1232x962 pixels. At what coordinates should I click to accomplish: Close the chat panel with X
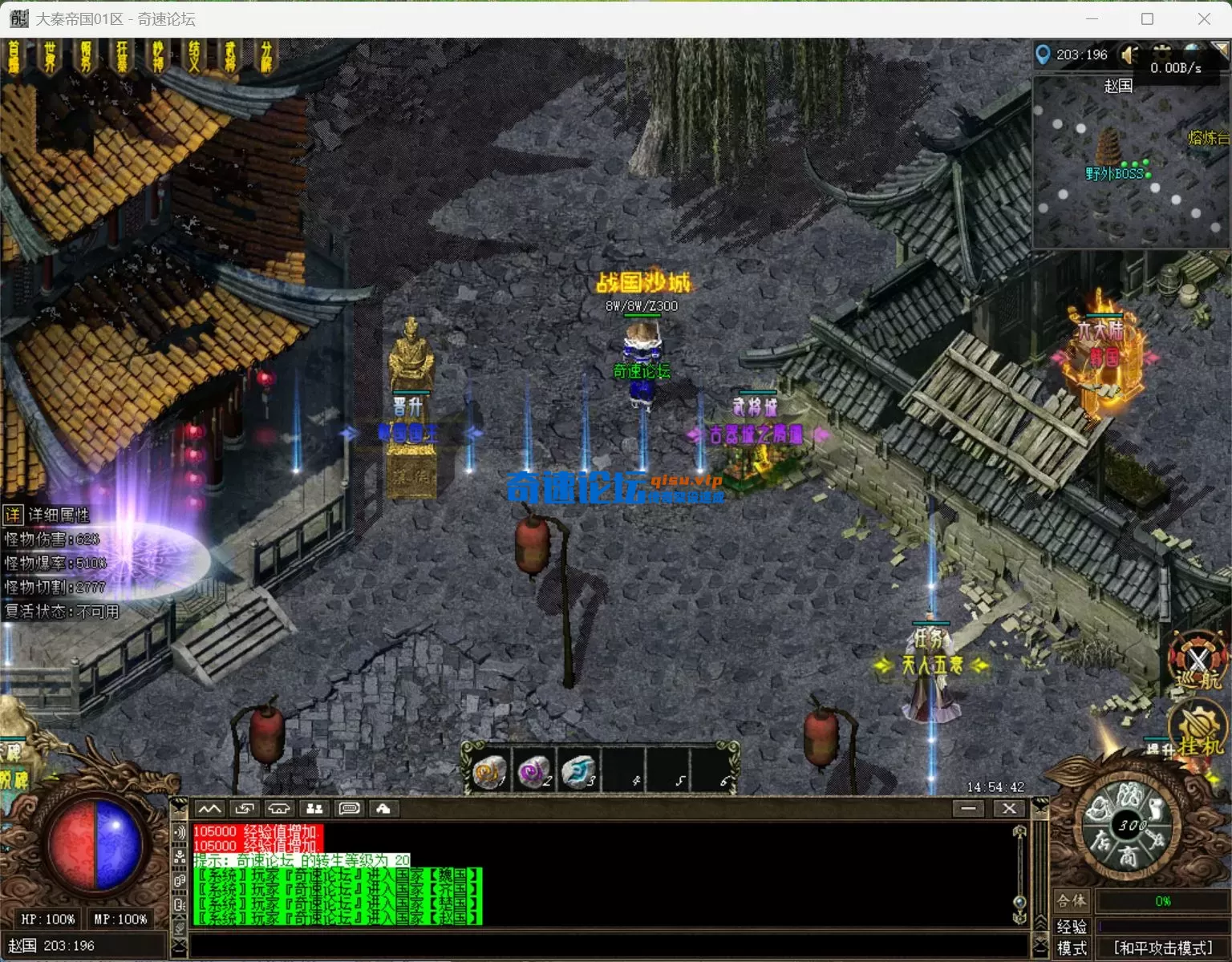pyautogui.click(x=1009, y=808)
